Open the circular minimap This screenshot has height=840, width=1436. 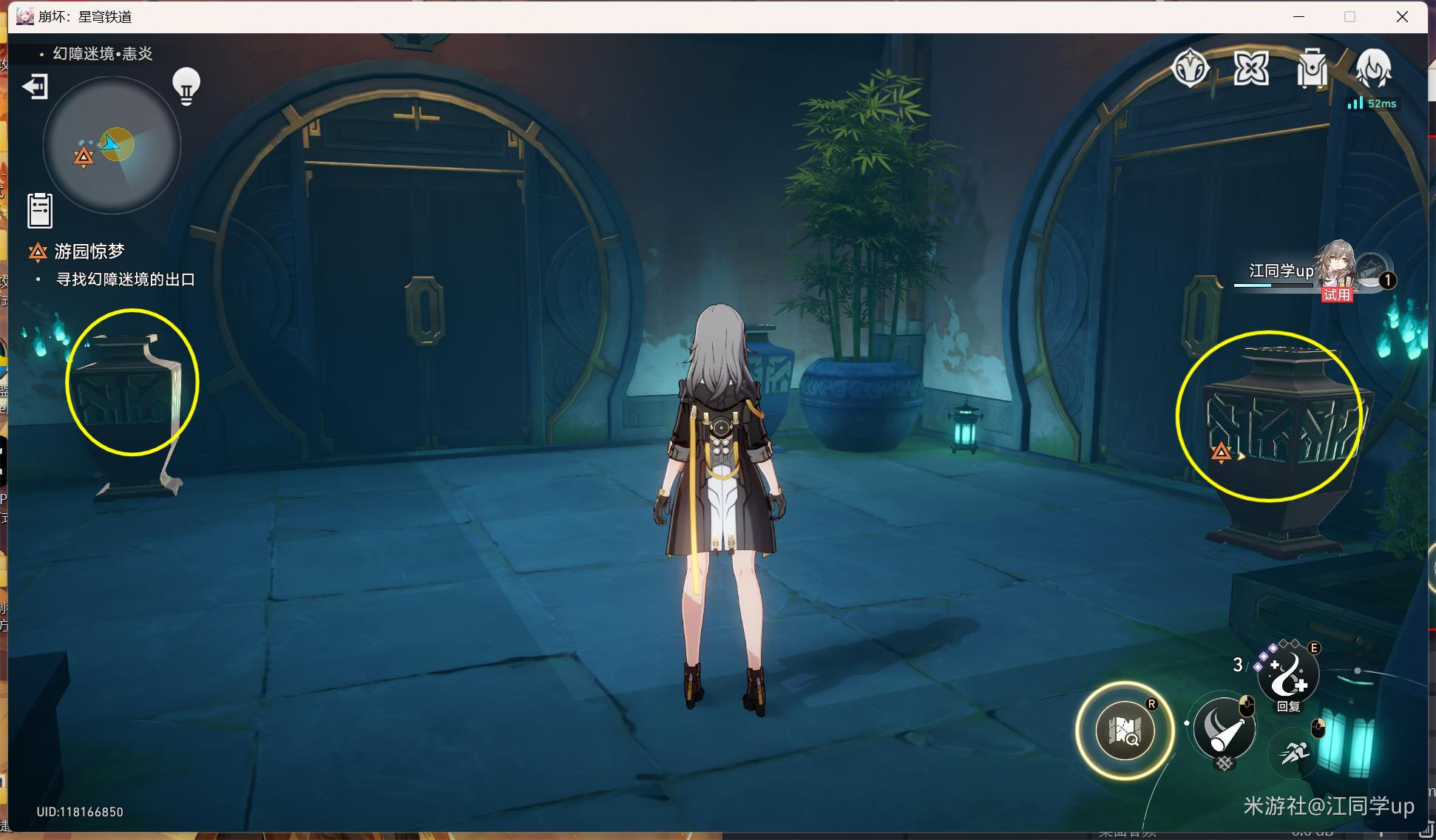(x=112, y=145)
